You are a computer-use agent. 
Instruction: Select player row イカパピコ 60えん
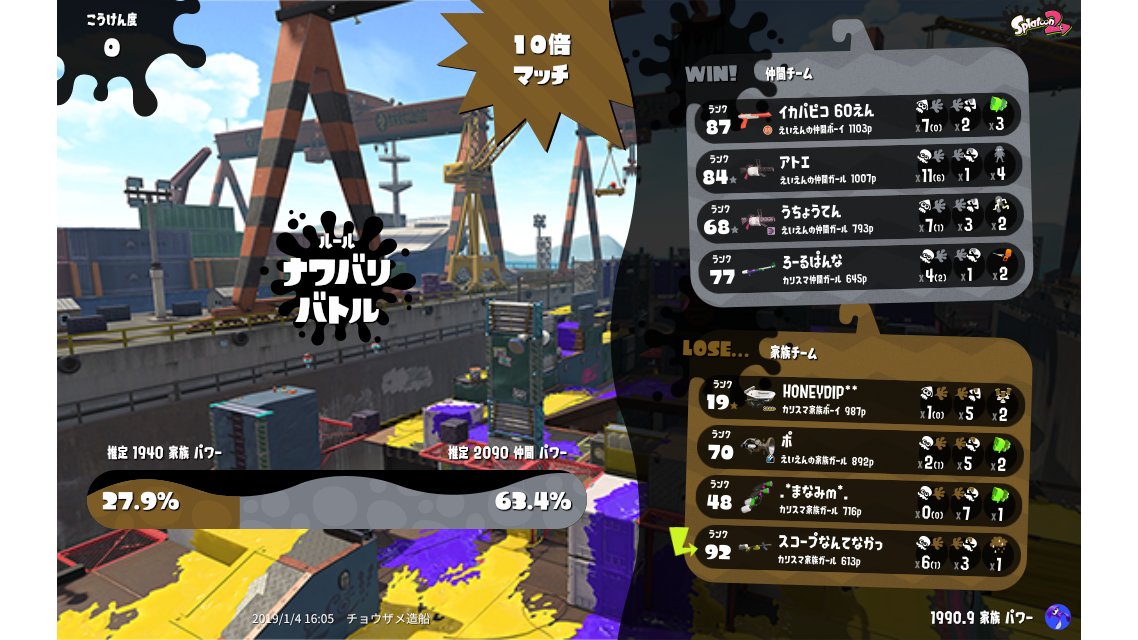(858, 116)
